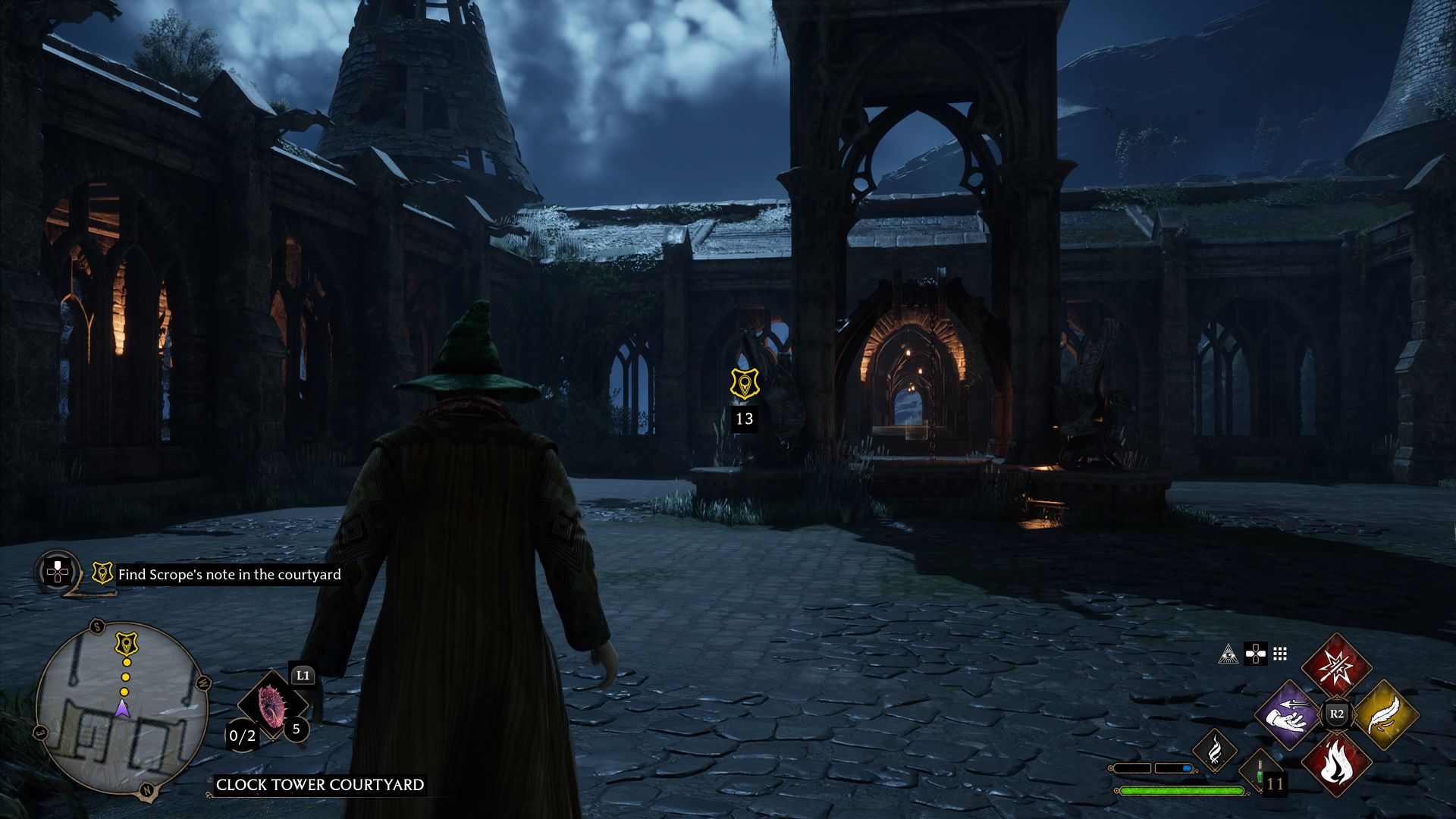Toggle the D-pad indicator icon
Viewport: 1456px width, 819px height.
(x=1256, y=654)
